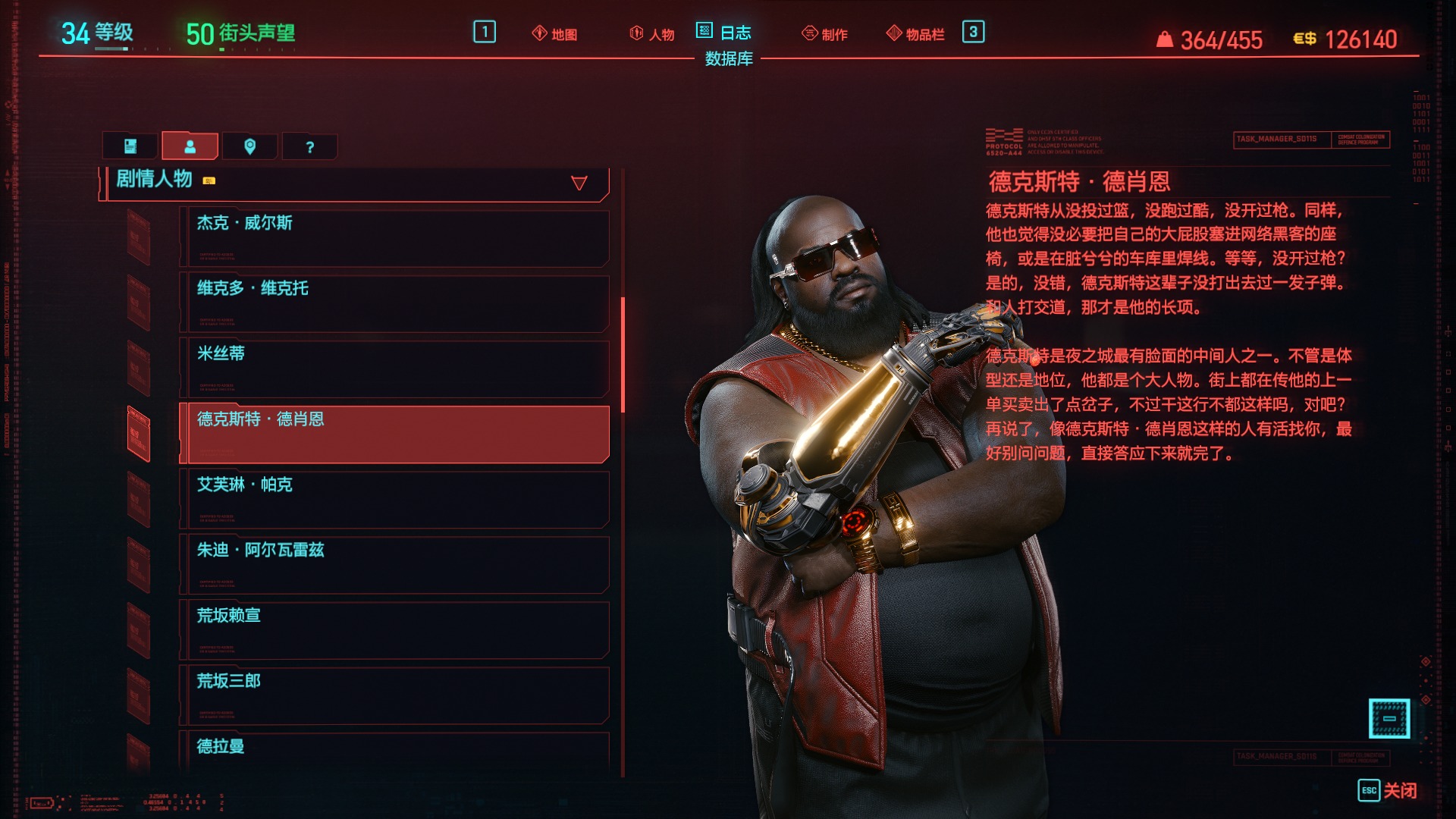The width and height of the screenshot is (1456, 819).
Task: Select the 杰克·威尔斯 entry
Action: pyautogui.click(x=394, y=238)
